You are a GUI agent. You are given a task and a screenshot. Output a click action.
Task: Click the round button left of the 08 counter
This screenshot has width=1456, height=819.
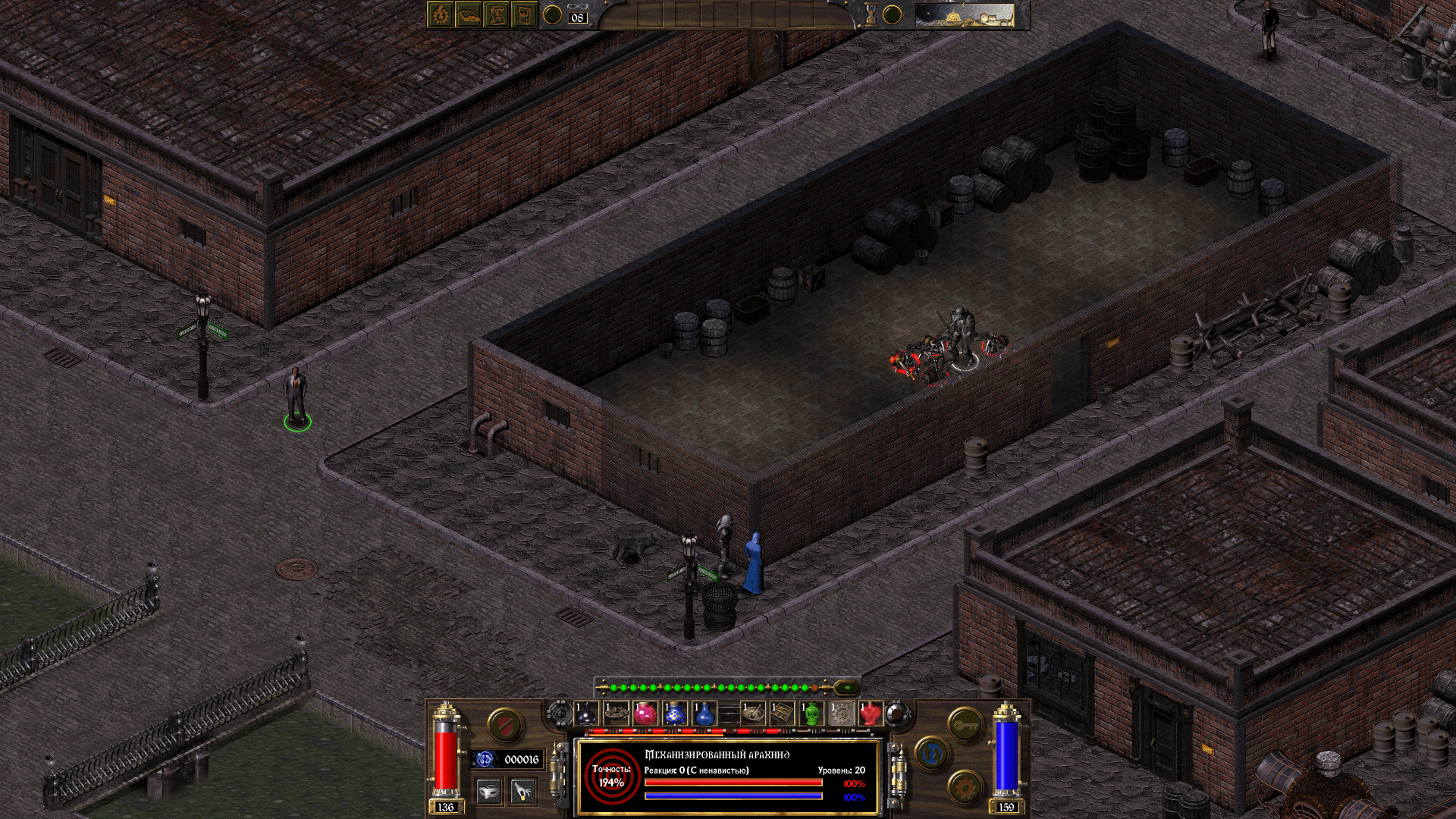pos(553,14)
